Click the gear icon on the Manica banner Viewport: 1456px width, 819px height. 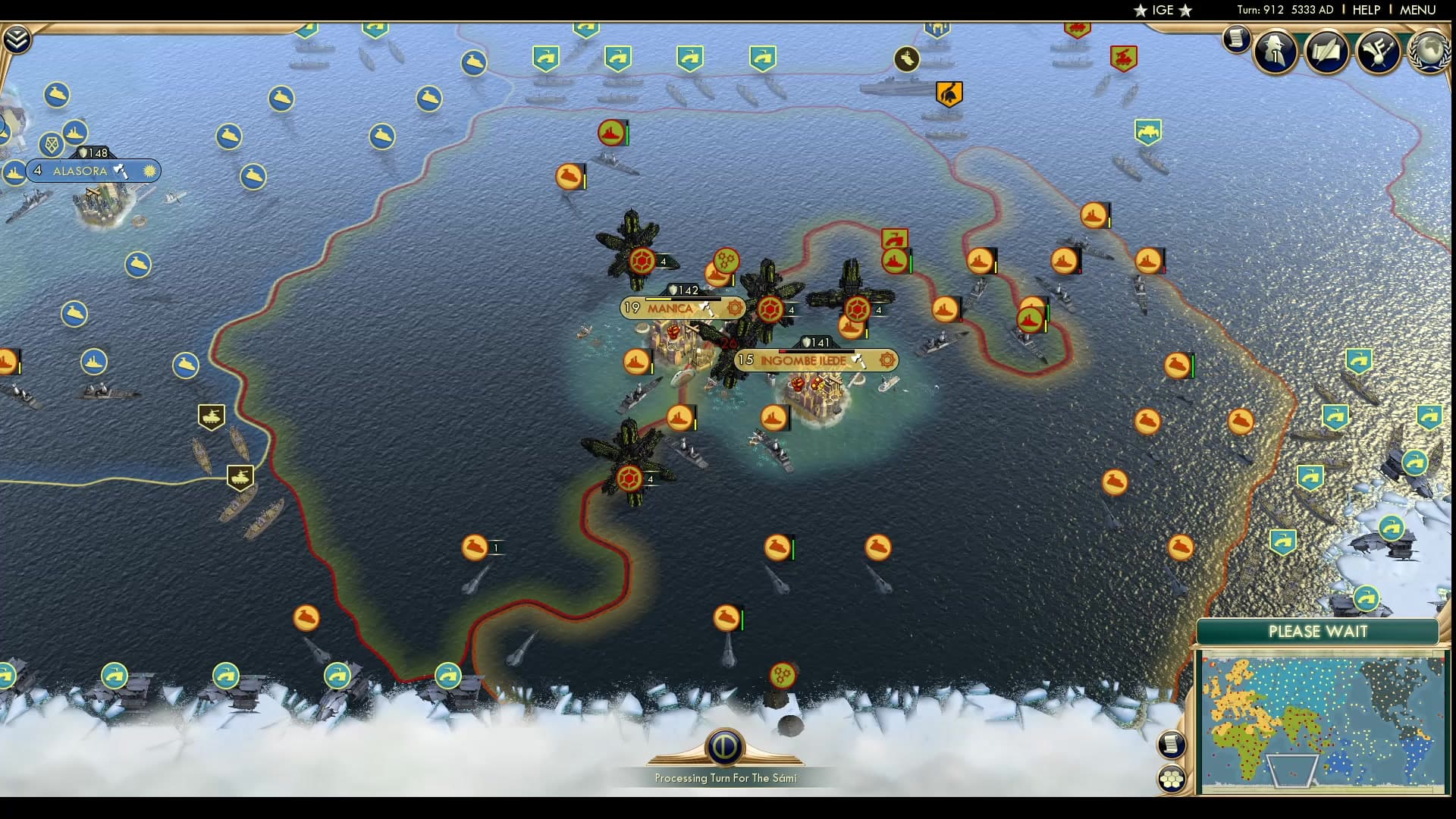[x=733, y=307]
